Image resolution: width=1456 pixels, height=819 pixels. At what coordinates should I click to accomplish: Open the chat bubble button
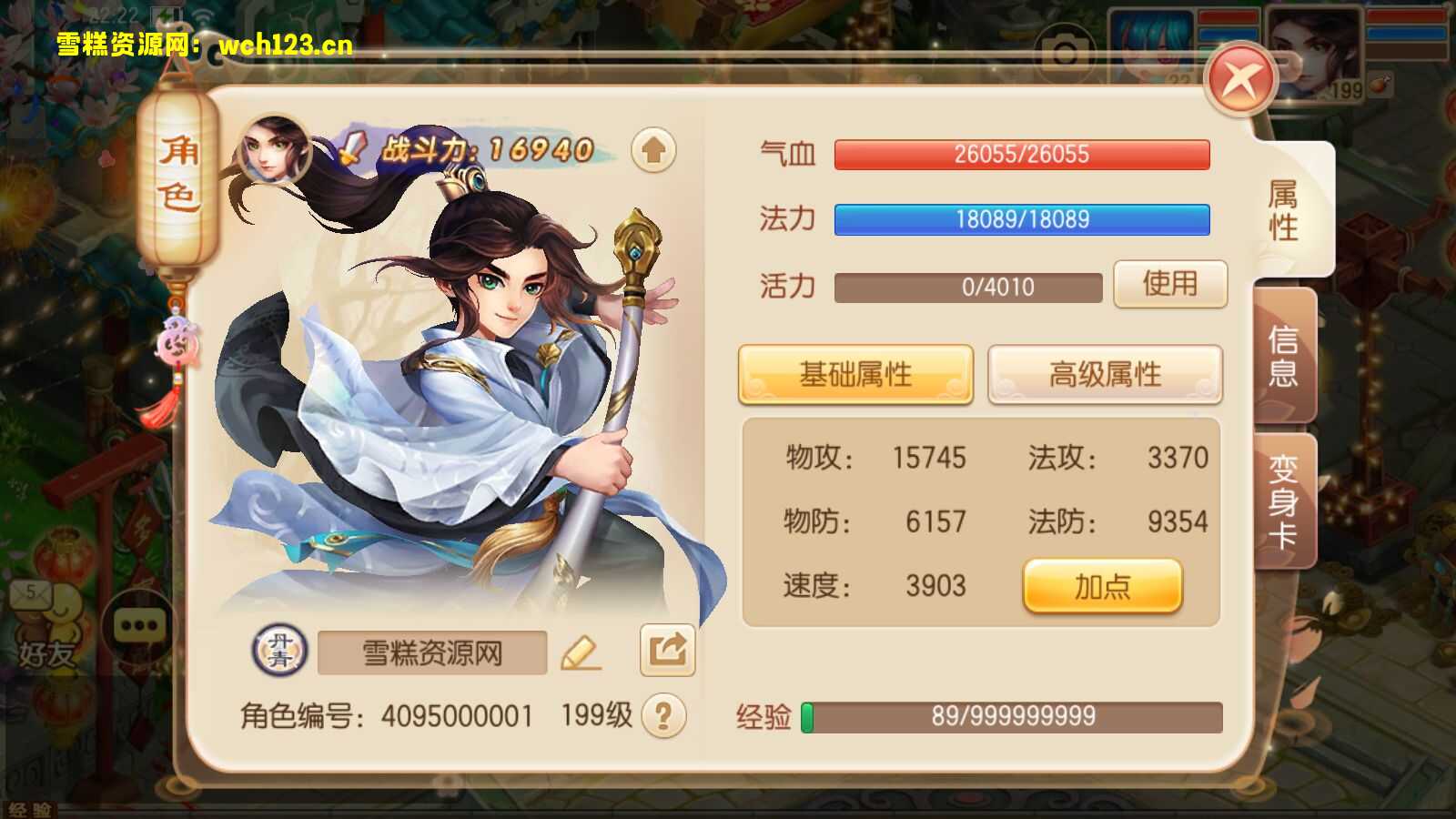tap(138, 626)
